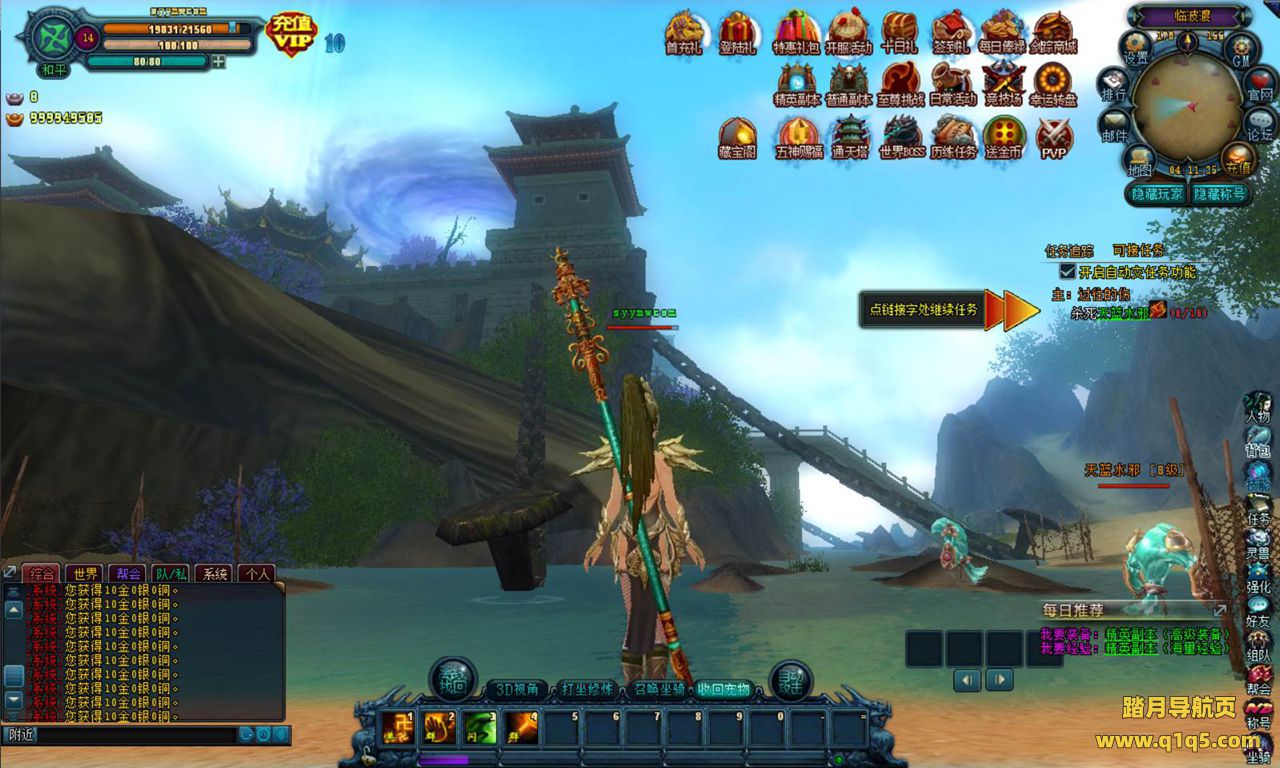Open the 世界BOSS event icon

tap(900, 136)
